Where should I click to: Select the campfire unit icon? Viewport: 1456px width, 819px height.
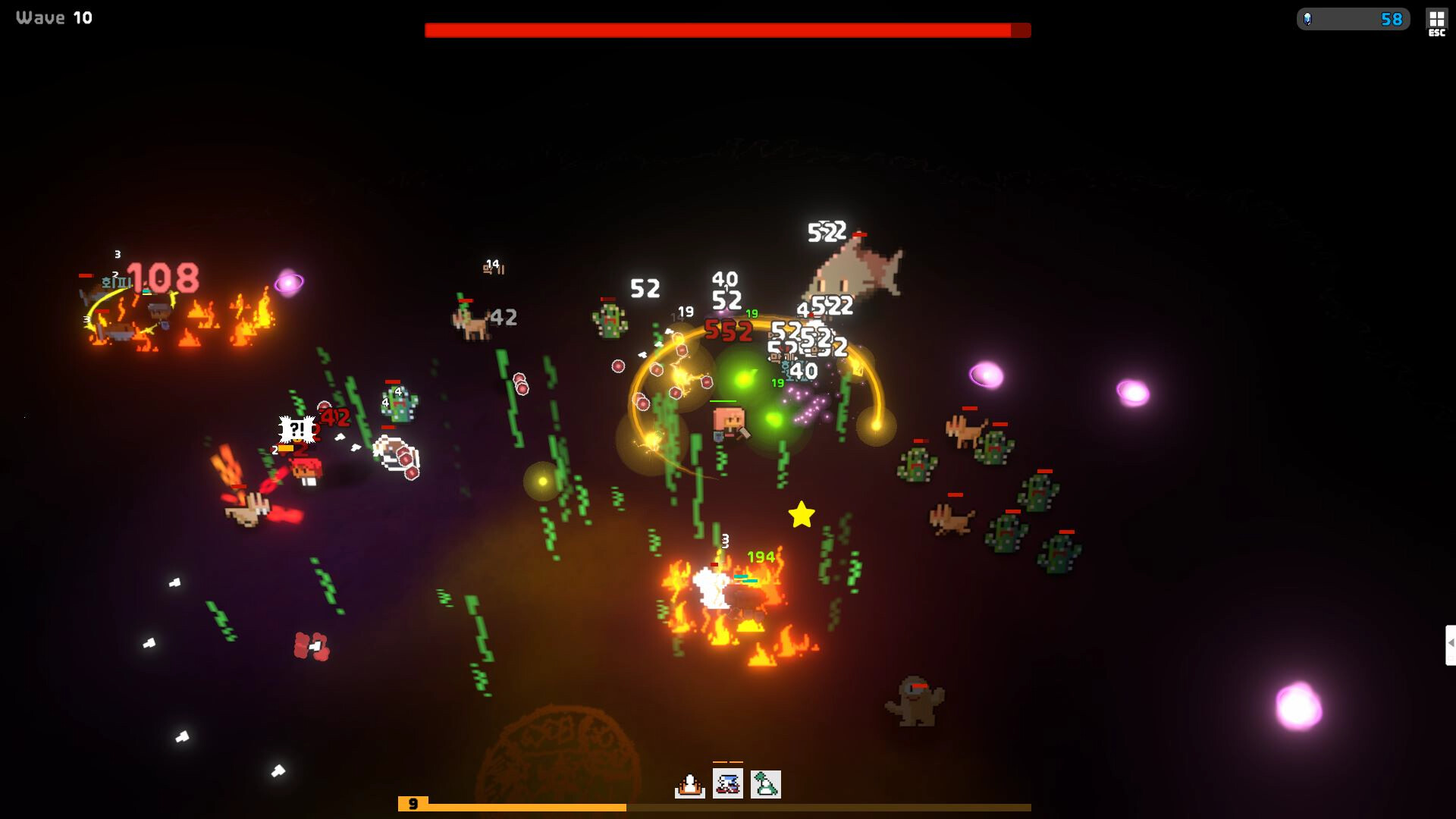click(x=690, y=785)
